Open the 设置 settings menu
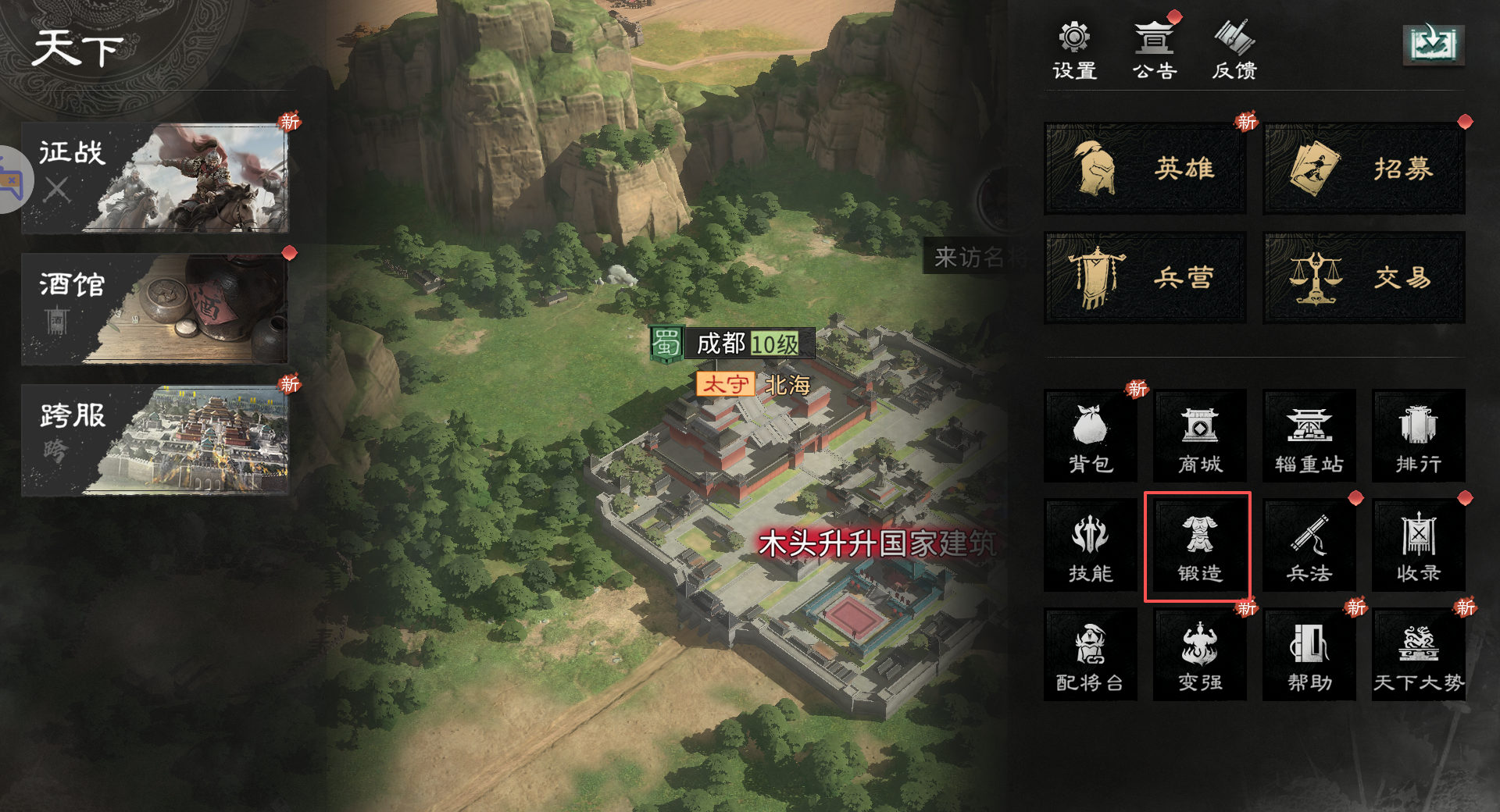 [1074, 48]
